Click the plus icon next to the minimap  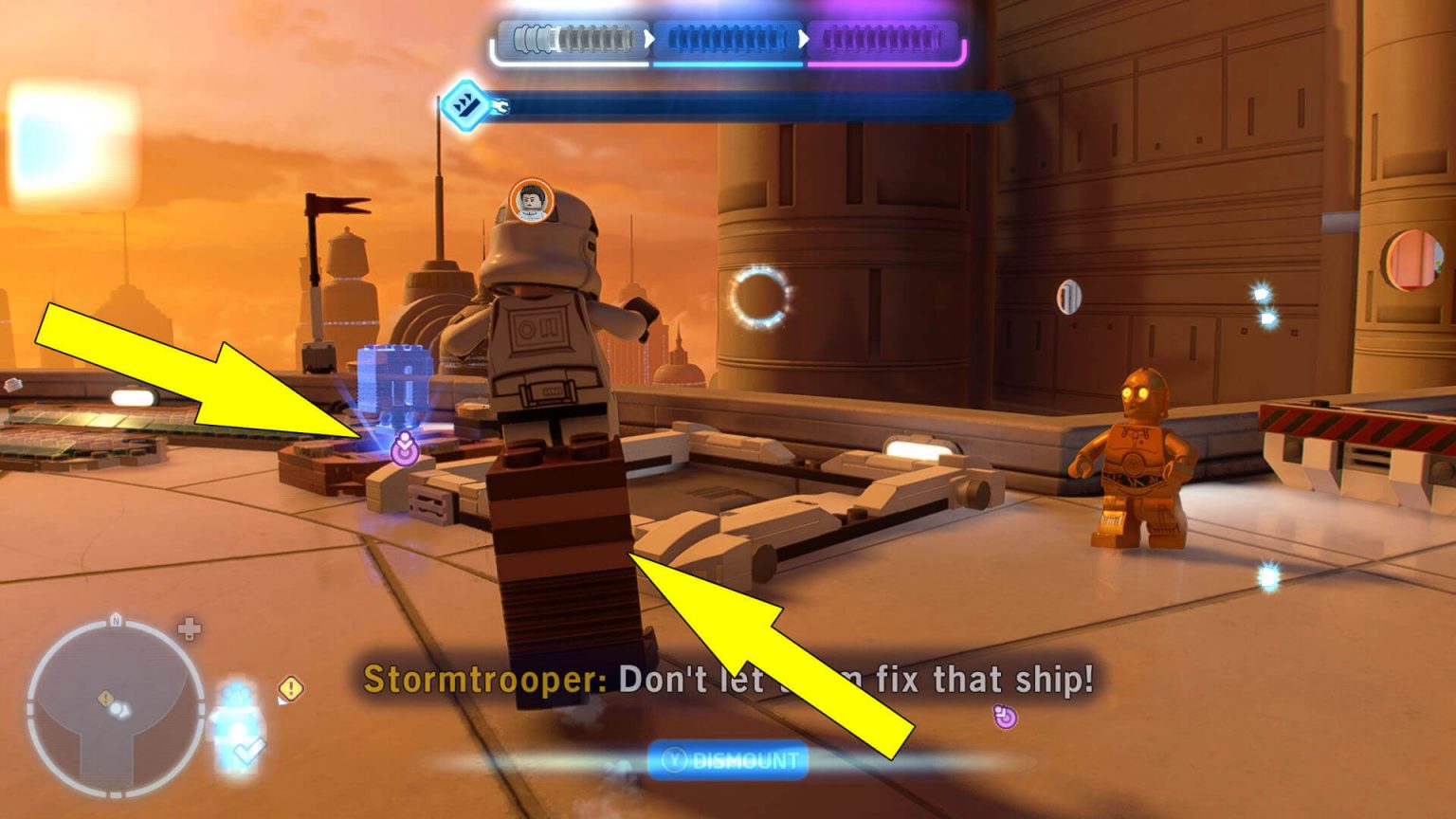pos(188,628)
